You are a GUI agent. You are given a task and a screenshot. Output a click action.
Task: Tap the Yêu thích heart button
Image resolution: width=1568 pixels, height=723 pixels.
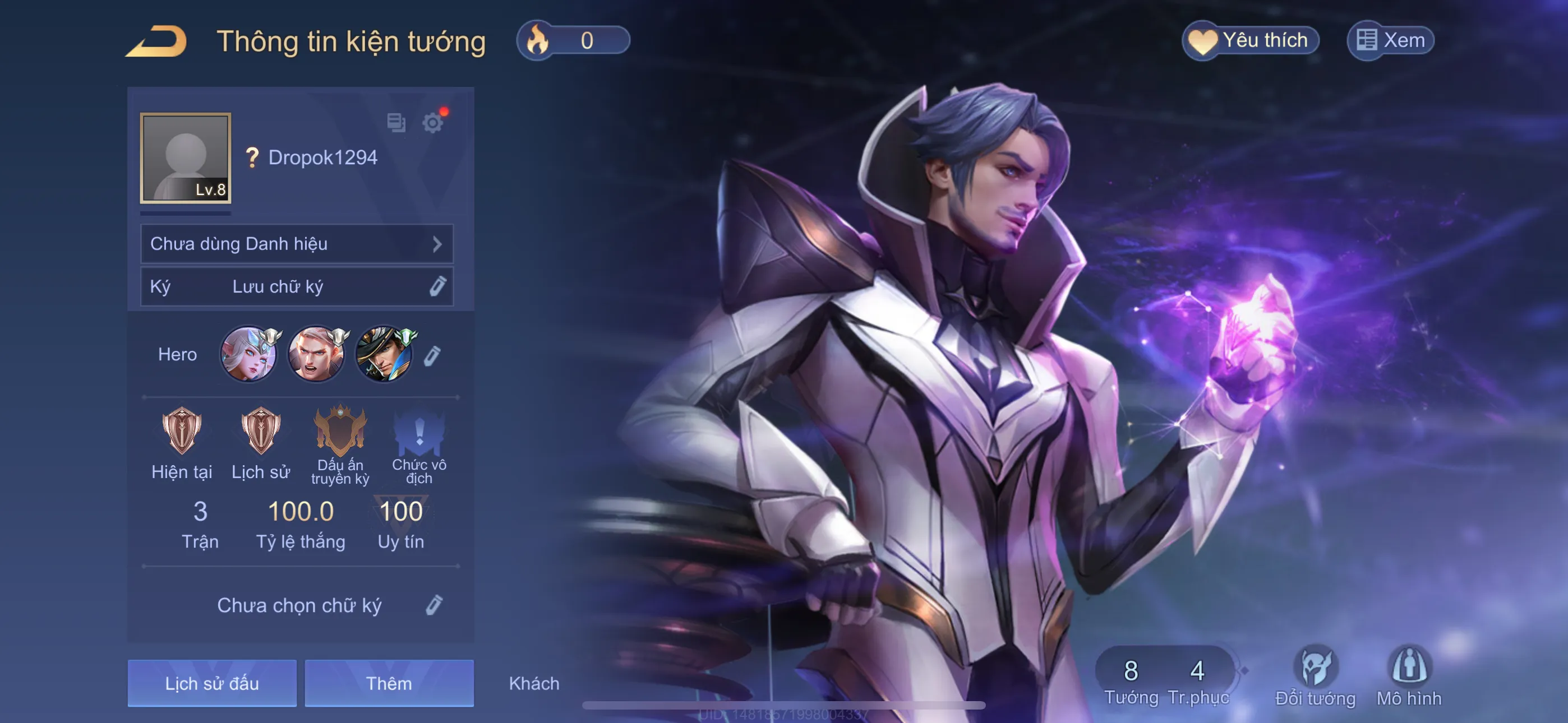coord(1251,41)
